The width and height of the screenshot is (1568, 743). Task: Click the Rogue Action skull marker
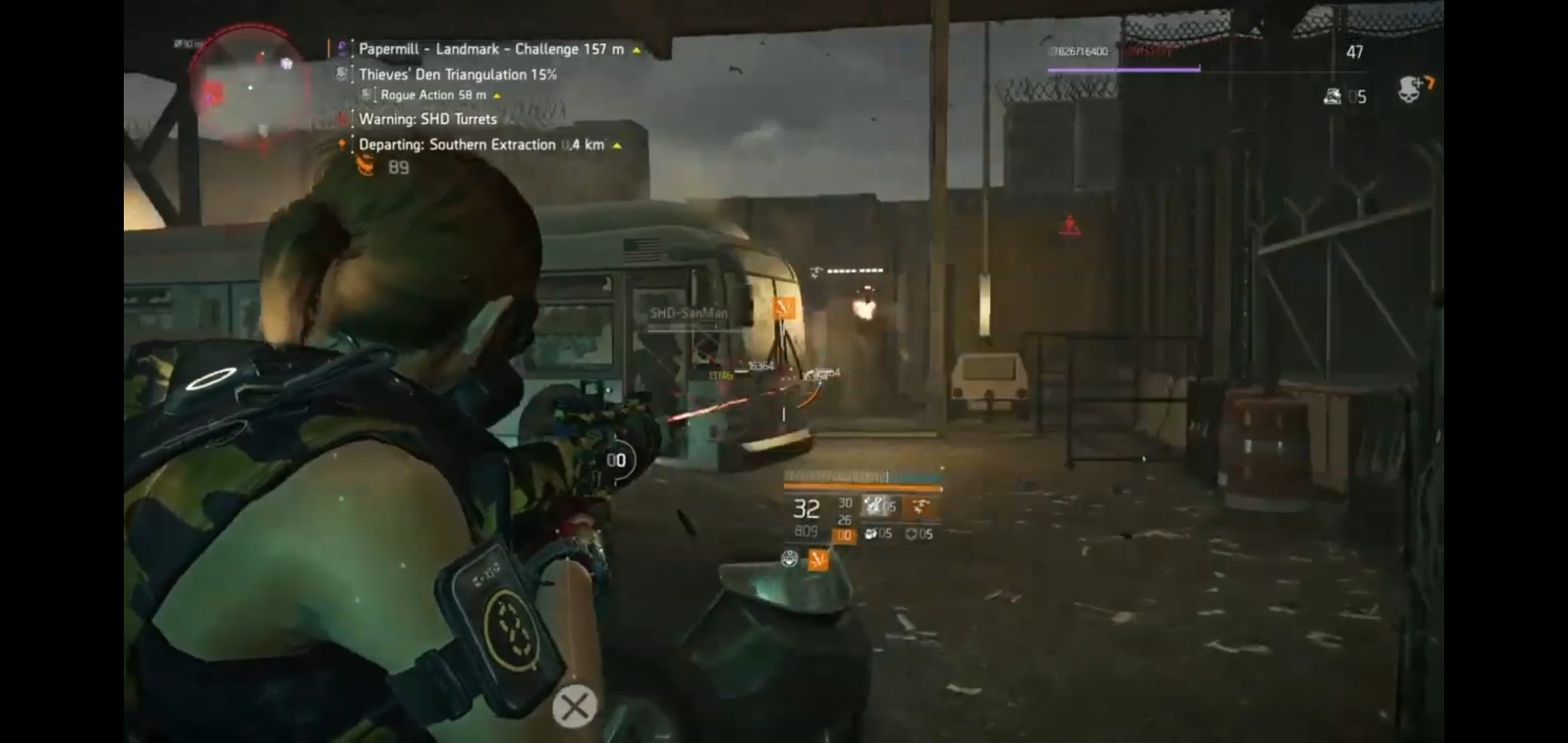point(366,95)
